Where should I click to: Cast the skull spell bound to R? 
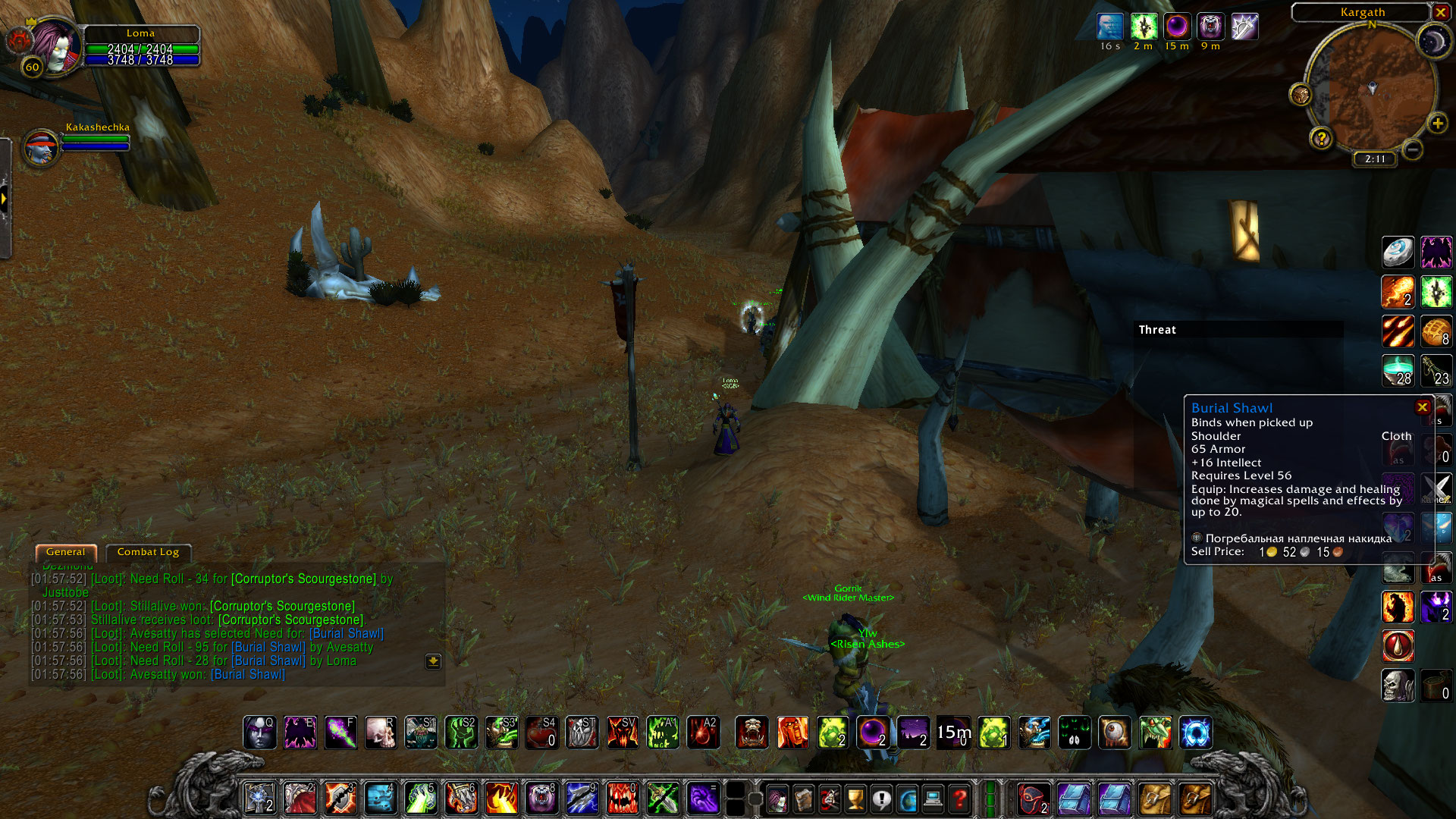381,733
